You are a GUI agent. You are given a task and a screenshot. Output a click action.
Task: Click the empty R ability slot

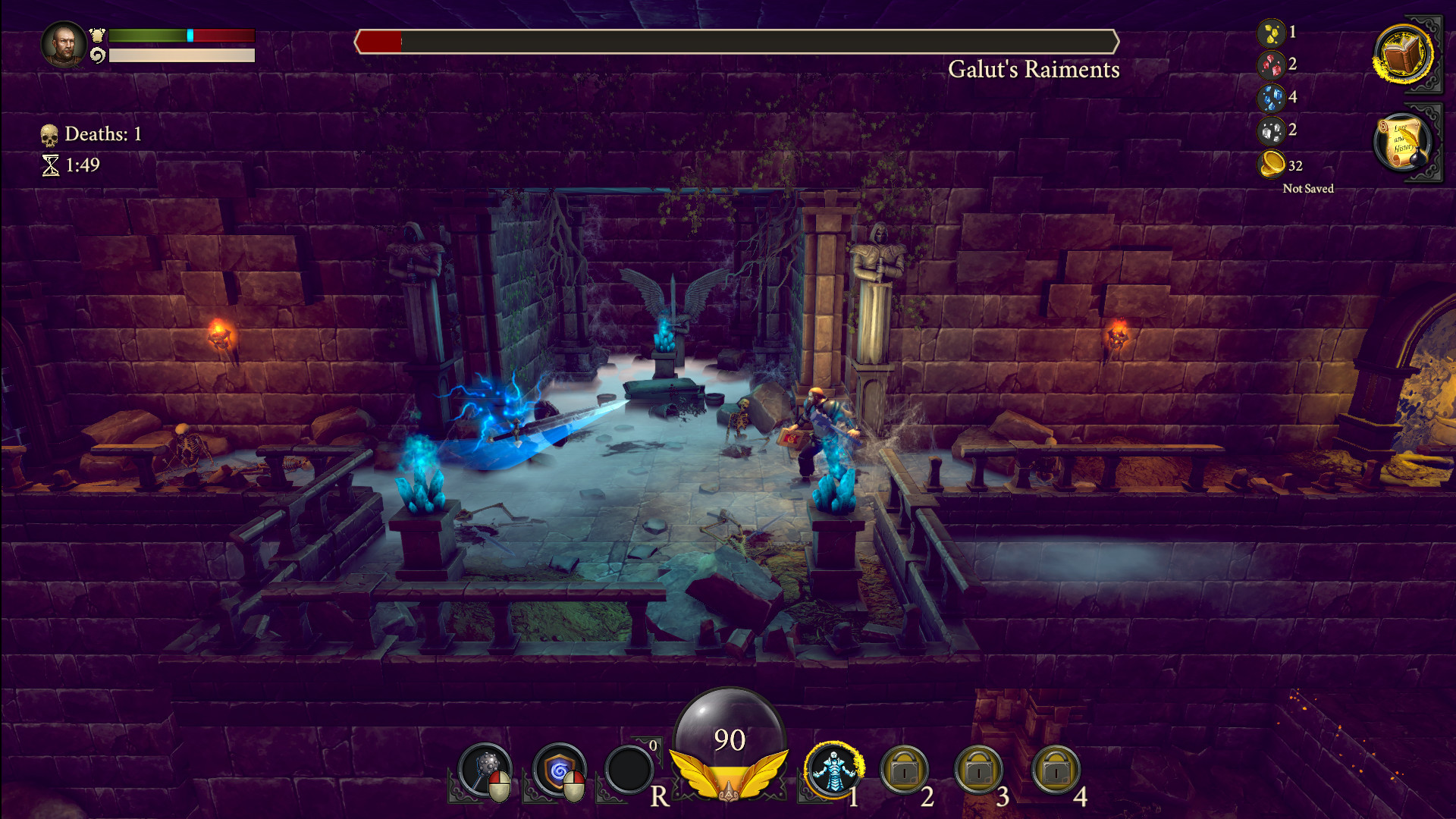pyautogui.click(x=629, y=770)
